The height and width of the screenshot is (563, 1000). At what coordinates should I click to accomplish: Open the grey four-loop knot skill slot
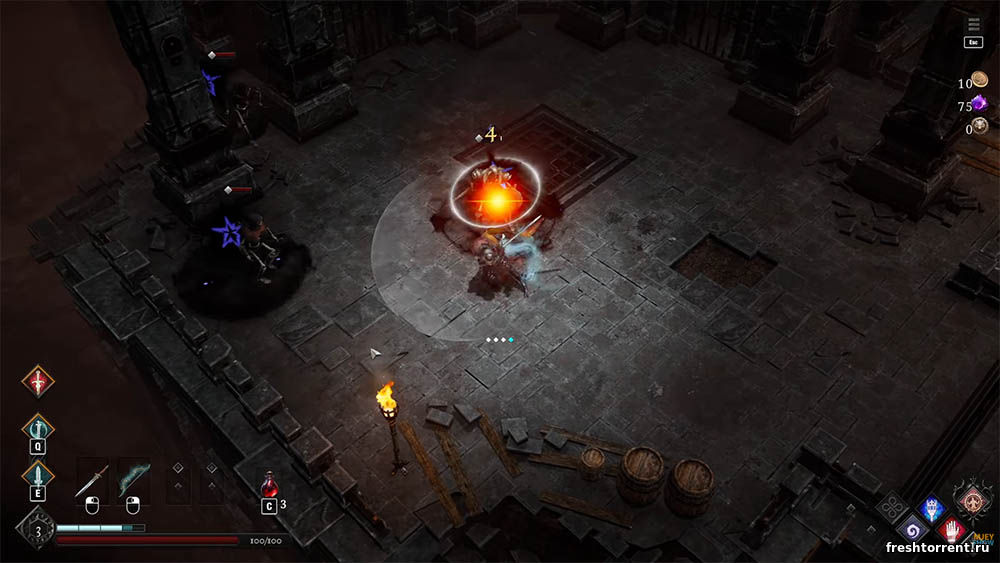coord(892,509)
